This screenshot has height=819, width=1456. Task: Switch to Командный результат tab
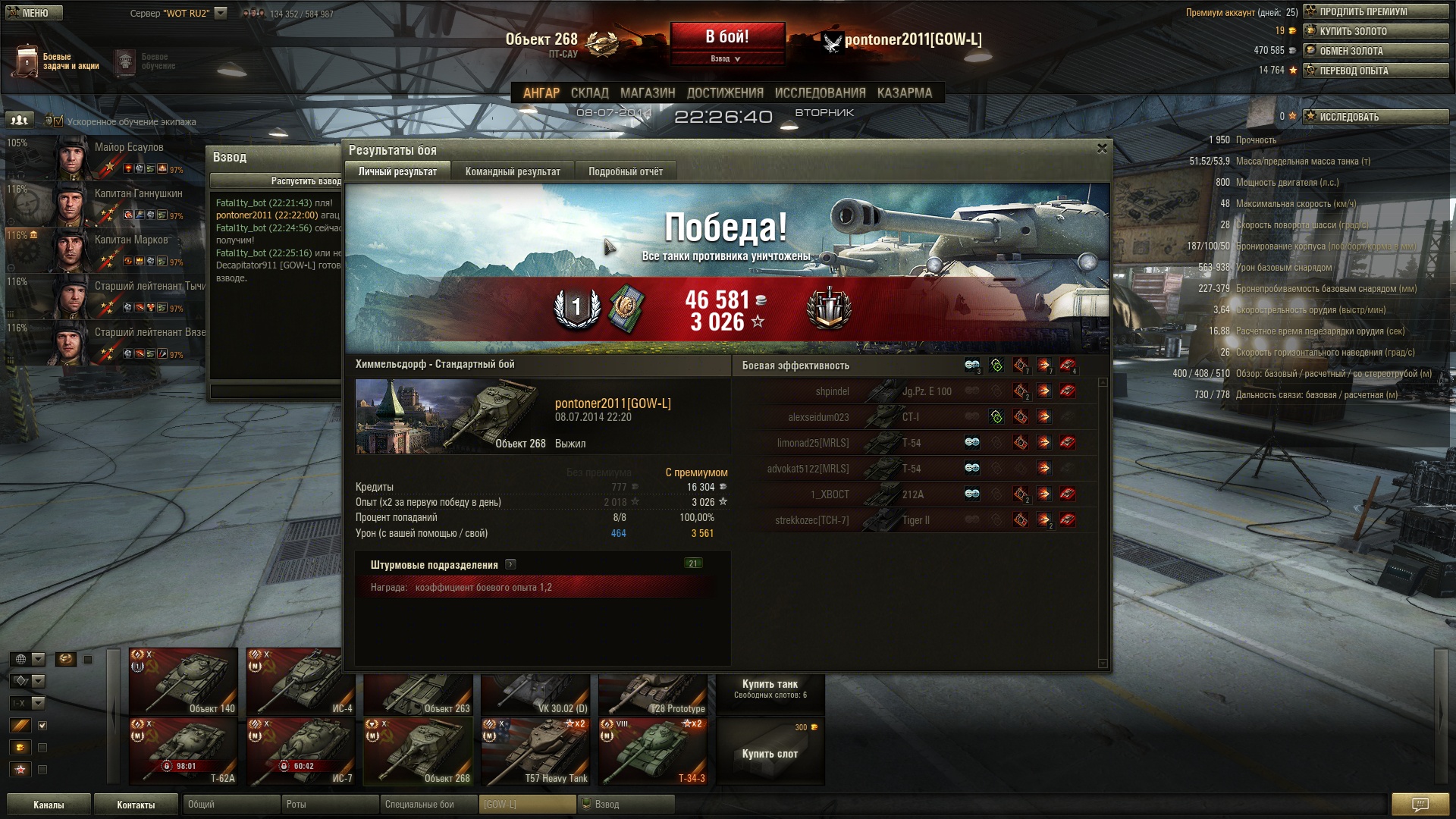[x=513, y=171]
